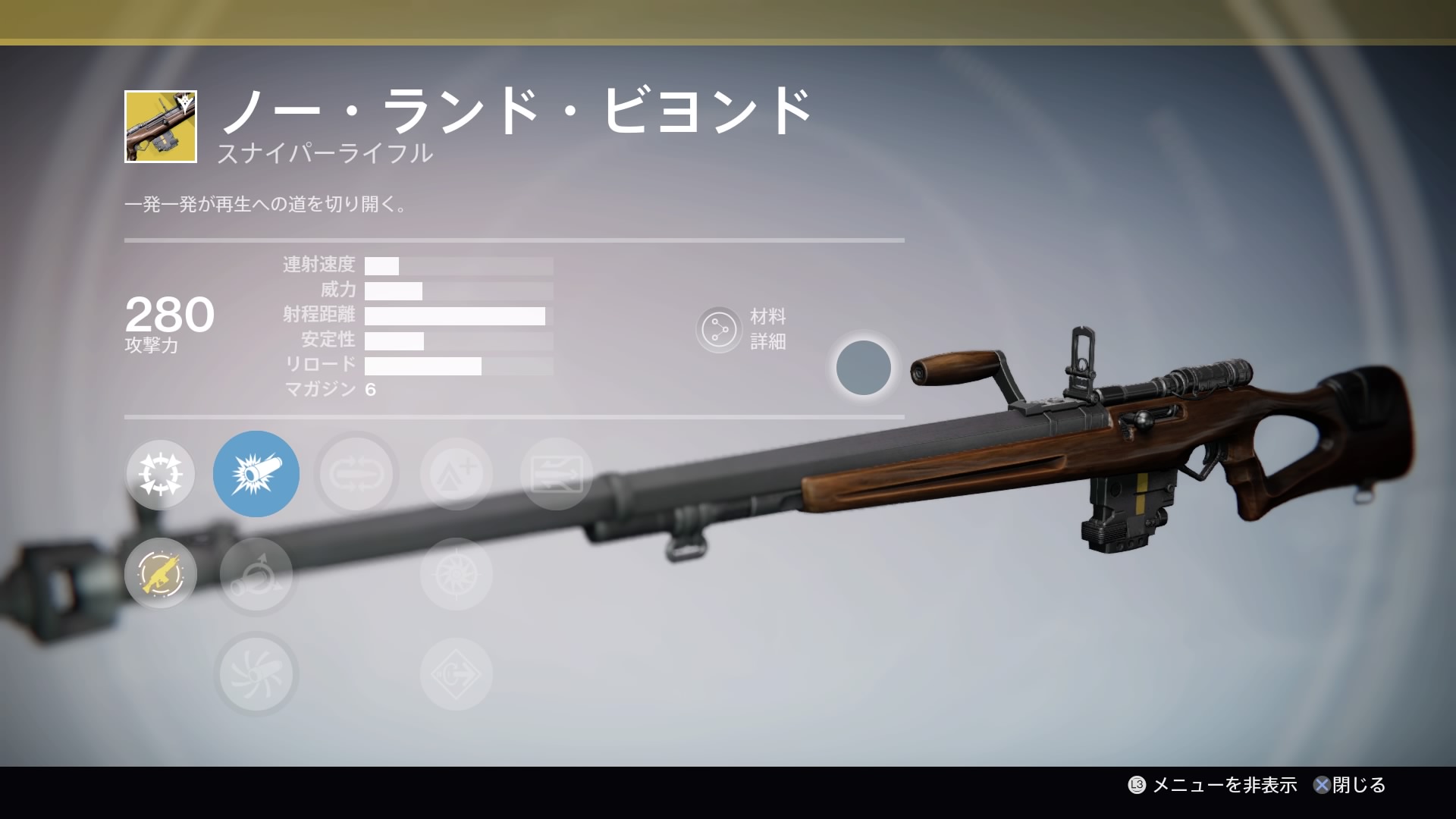This screenshot has height=819, width=1456.
Task: Open the materials details share icon
Action: 719,330
